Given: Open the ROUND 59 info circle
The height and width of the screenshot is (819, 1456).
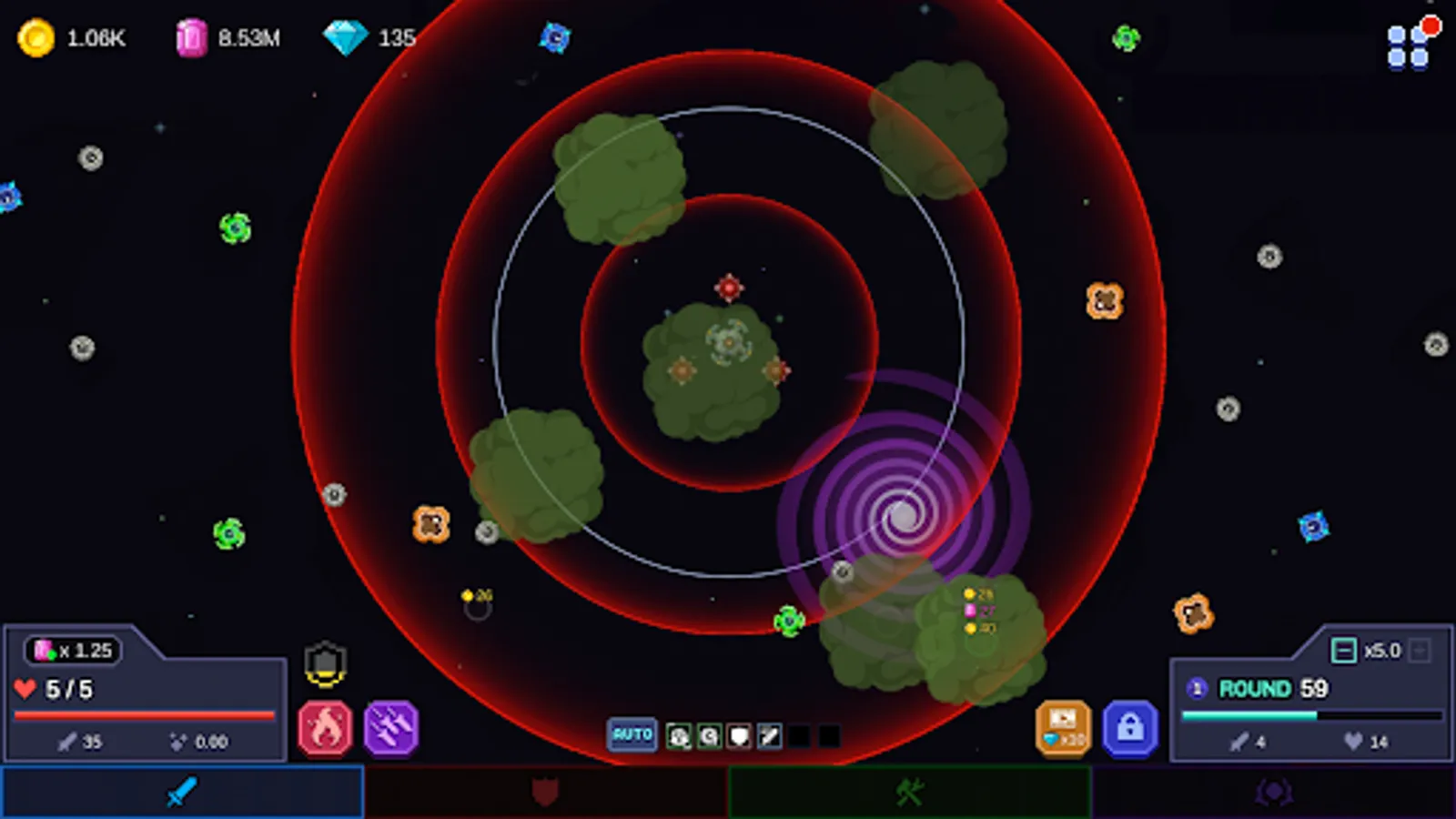Looking at the screenshot, I should [1197, 689].
